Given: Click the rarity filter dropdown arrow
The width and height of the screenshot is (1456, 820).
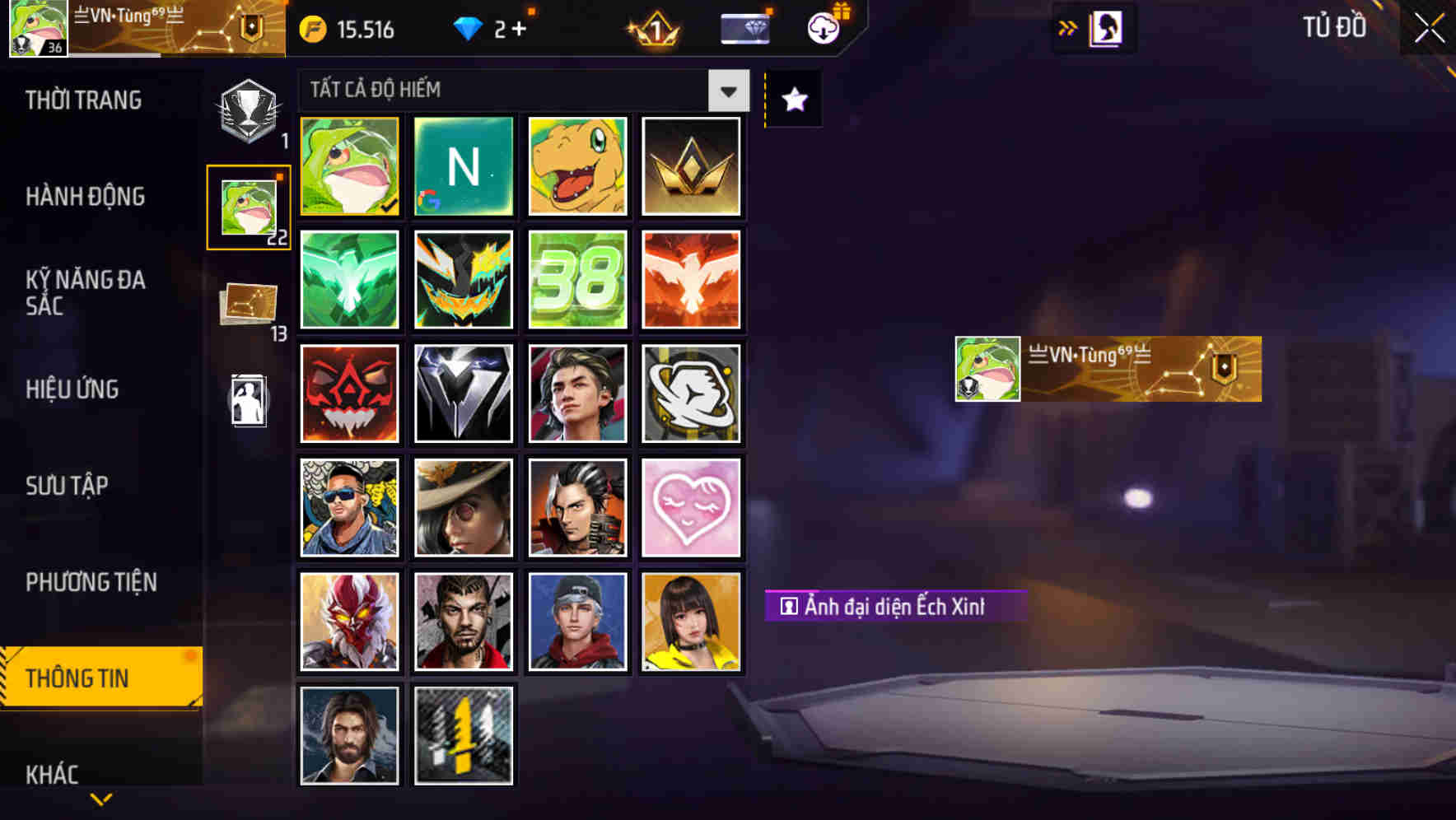Looking at the screenshot, I should [728, 91].
